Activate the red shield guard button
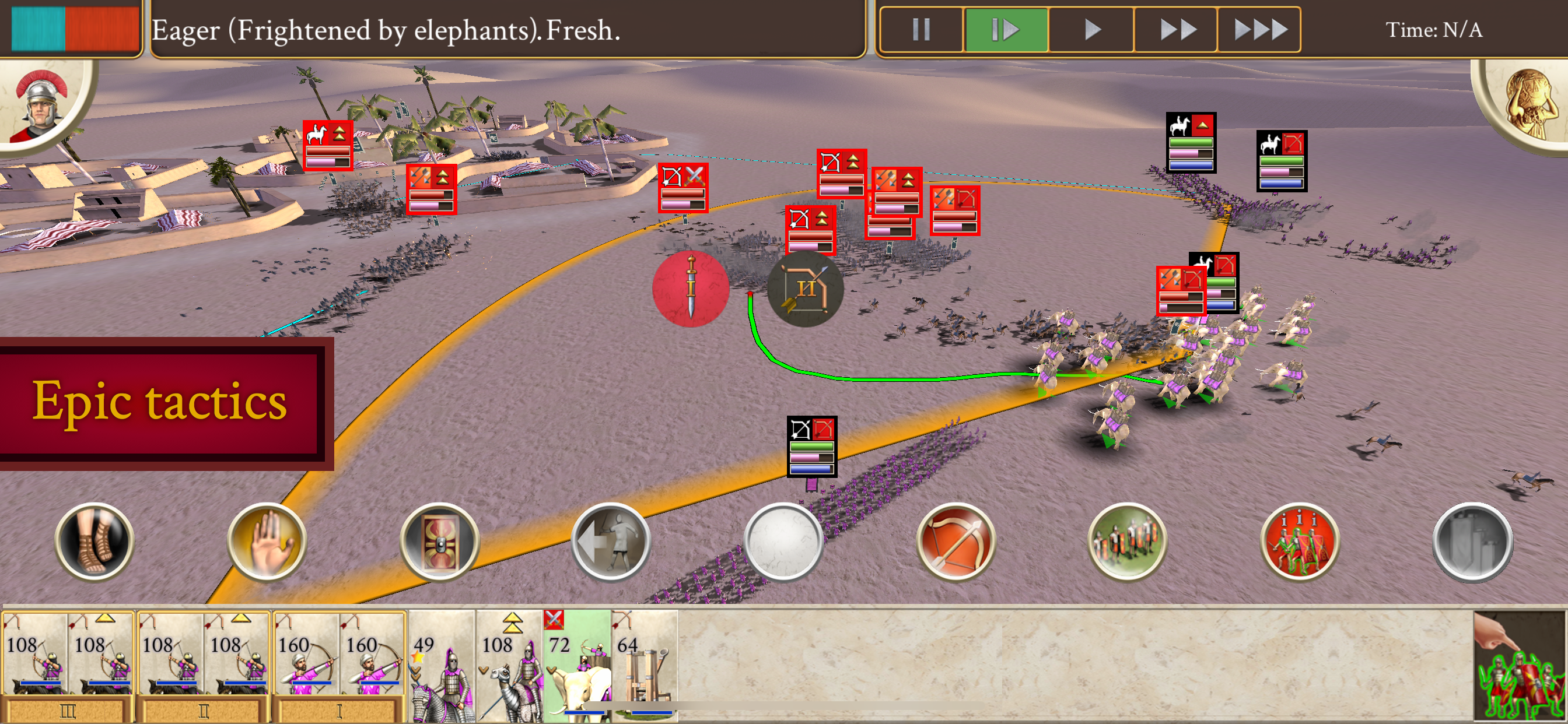 [x=439, y=540]
